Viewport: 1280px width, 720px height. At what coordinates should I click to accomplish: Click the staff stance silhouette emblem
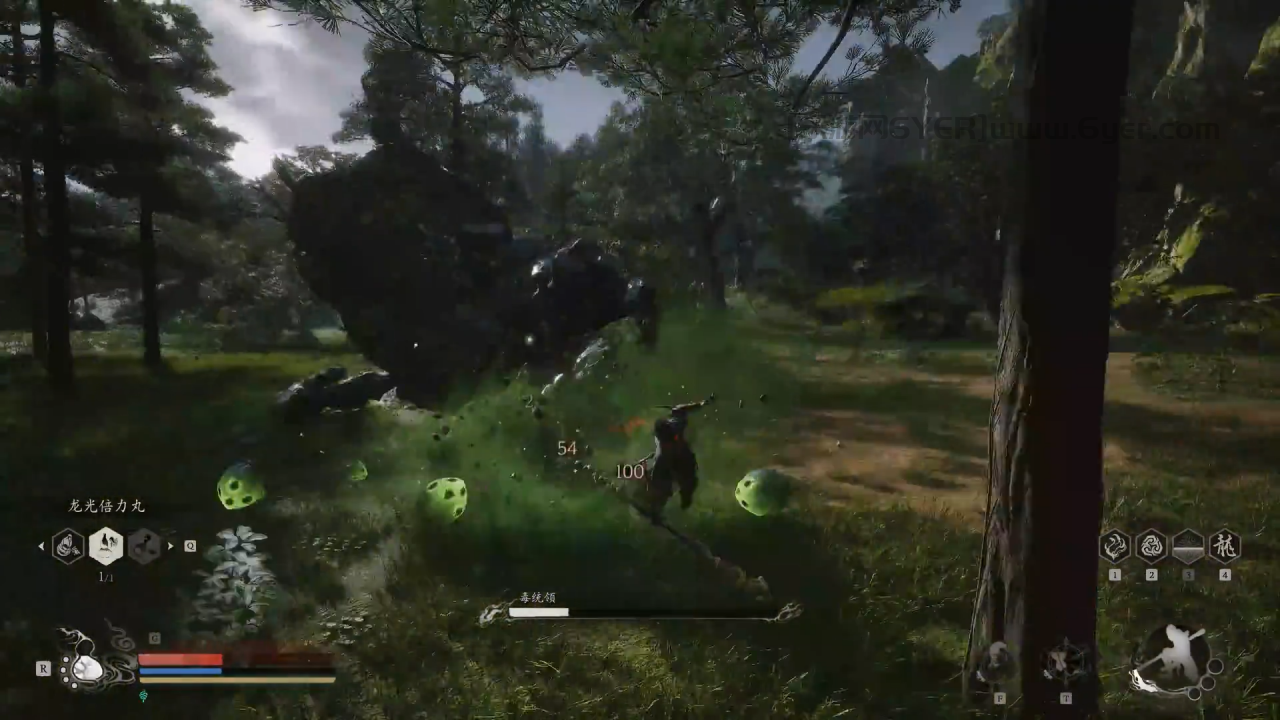1170,660
